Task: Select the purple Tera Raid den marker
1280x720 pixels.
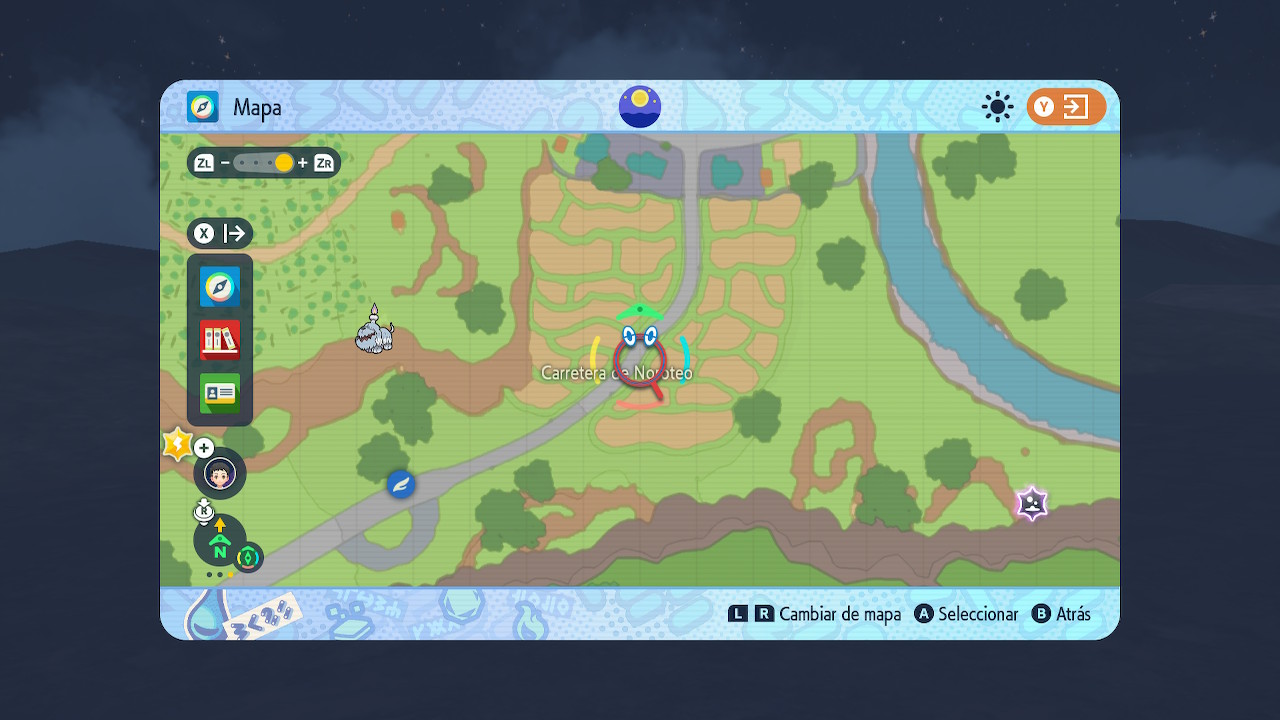Action: pyautogui.click(x=1031, y=503)
